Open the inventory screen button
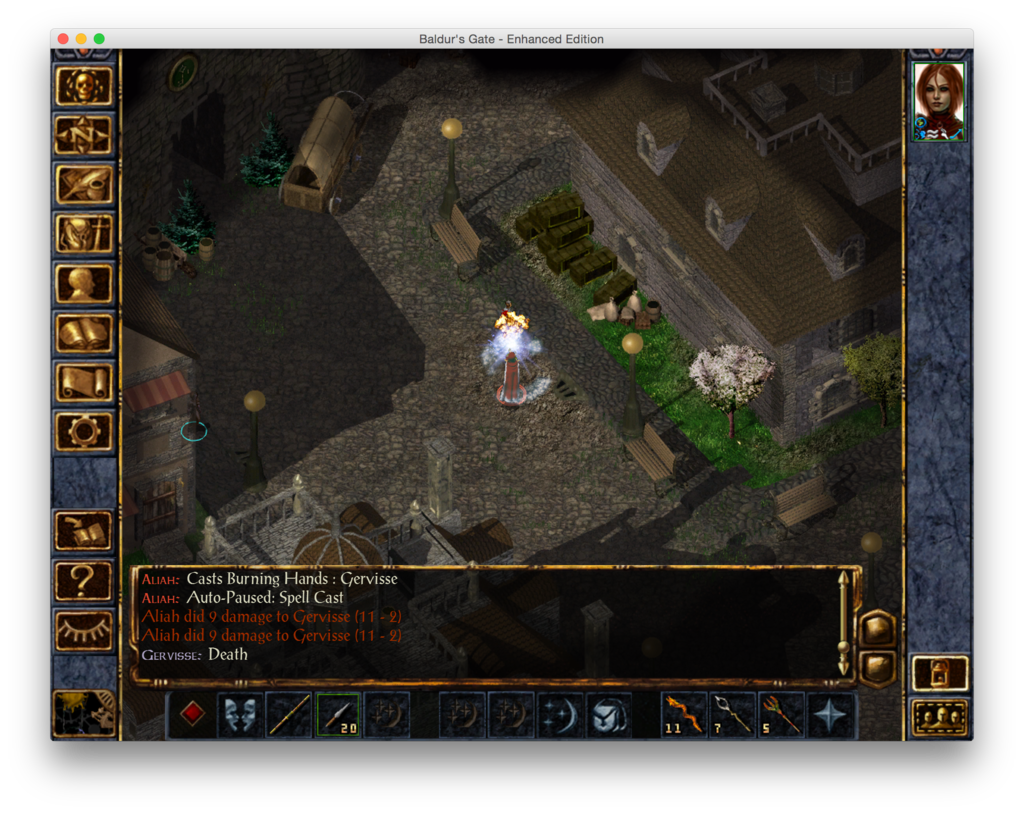Image resolution: width=1024 pixels, height=813 pixels. point(84,234)
